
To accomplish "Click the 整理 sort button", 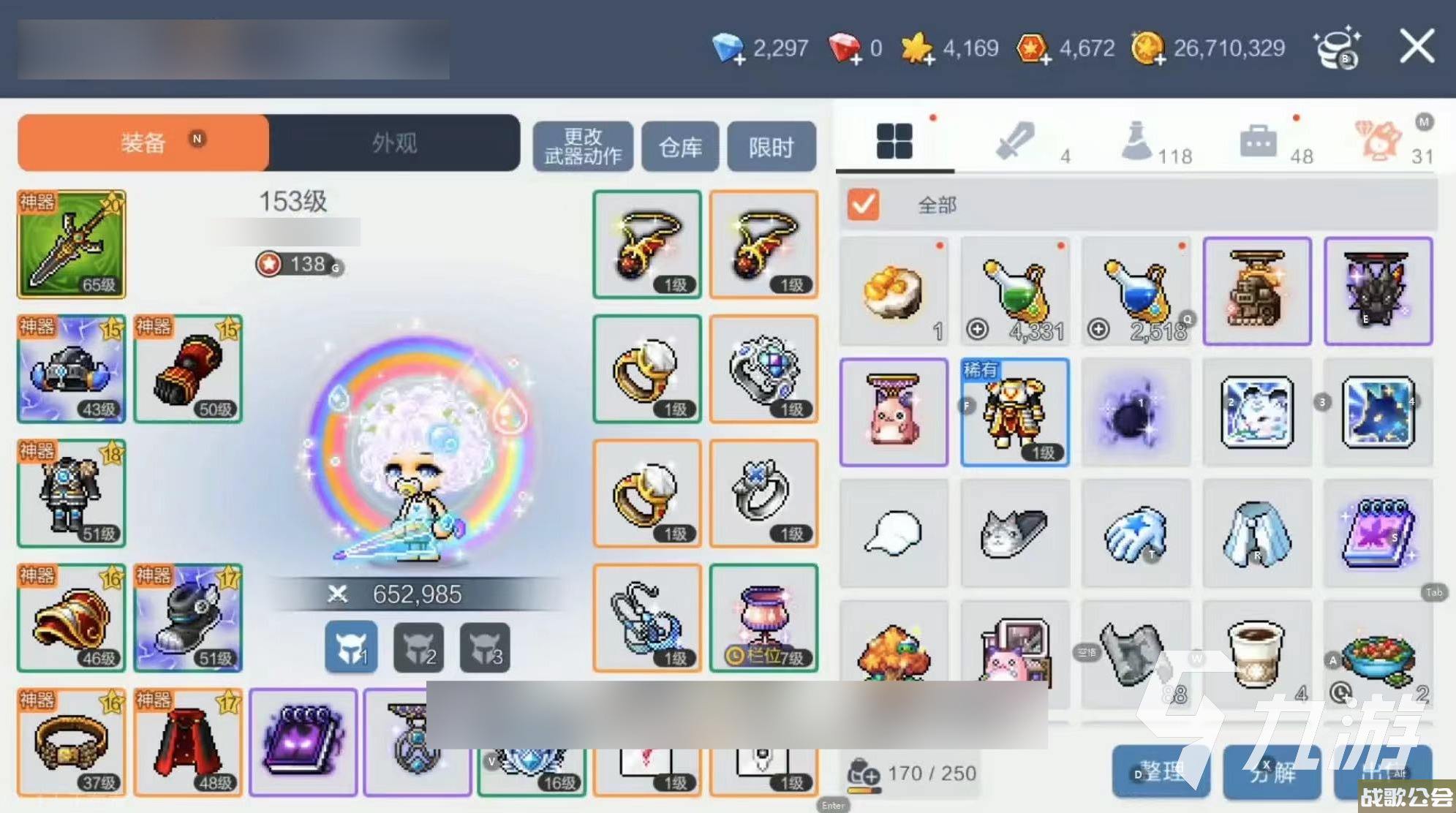I will (1160, 771).
